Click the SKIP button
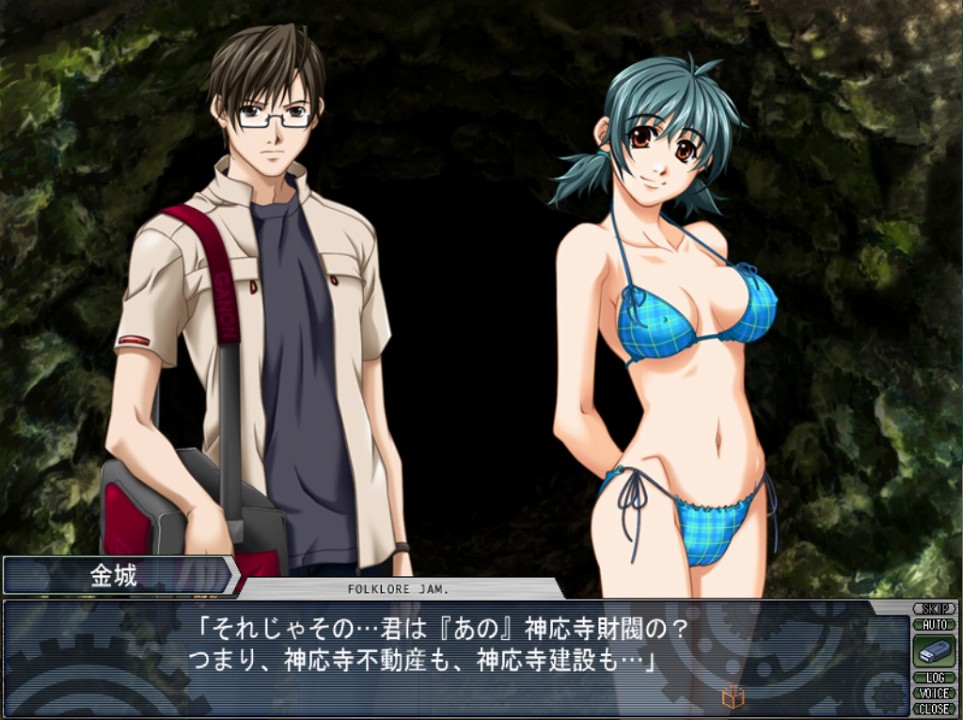963x720 pixels. [x=934, y=609]
